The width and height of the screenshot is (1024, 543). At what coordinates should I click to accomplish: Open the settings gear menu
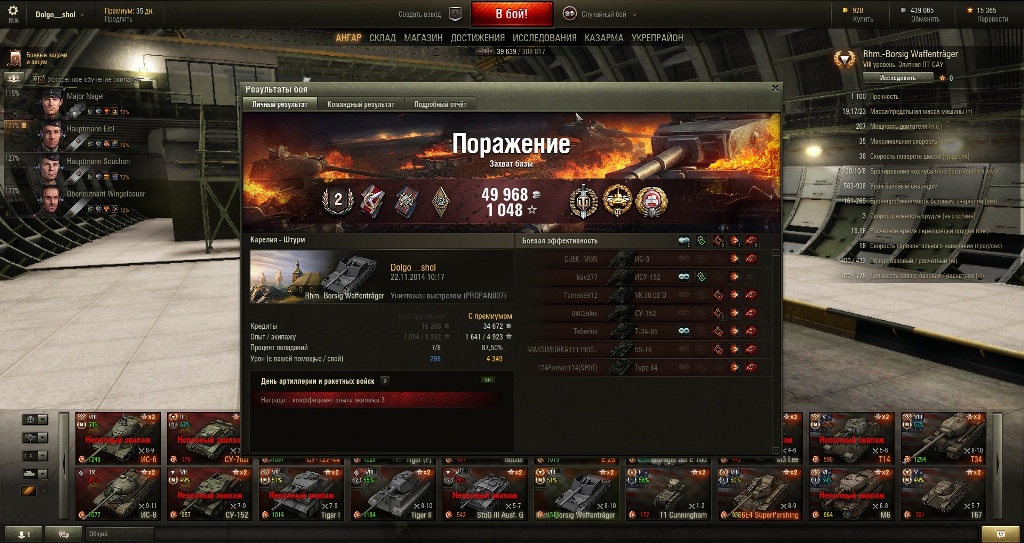(x=13, y=12)
